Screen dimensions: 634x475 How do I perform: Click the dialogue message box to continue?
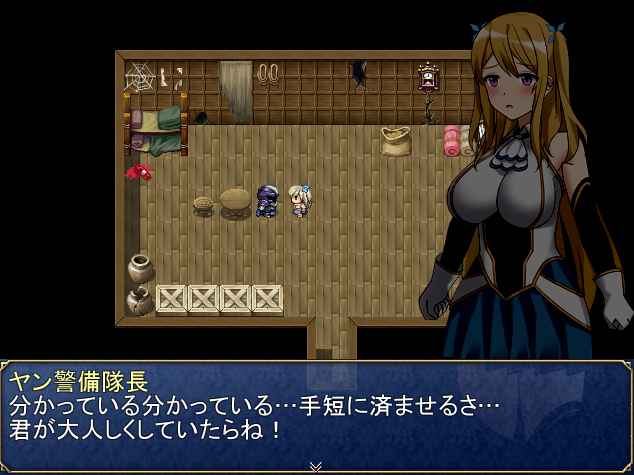click(x=316, y=412)
